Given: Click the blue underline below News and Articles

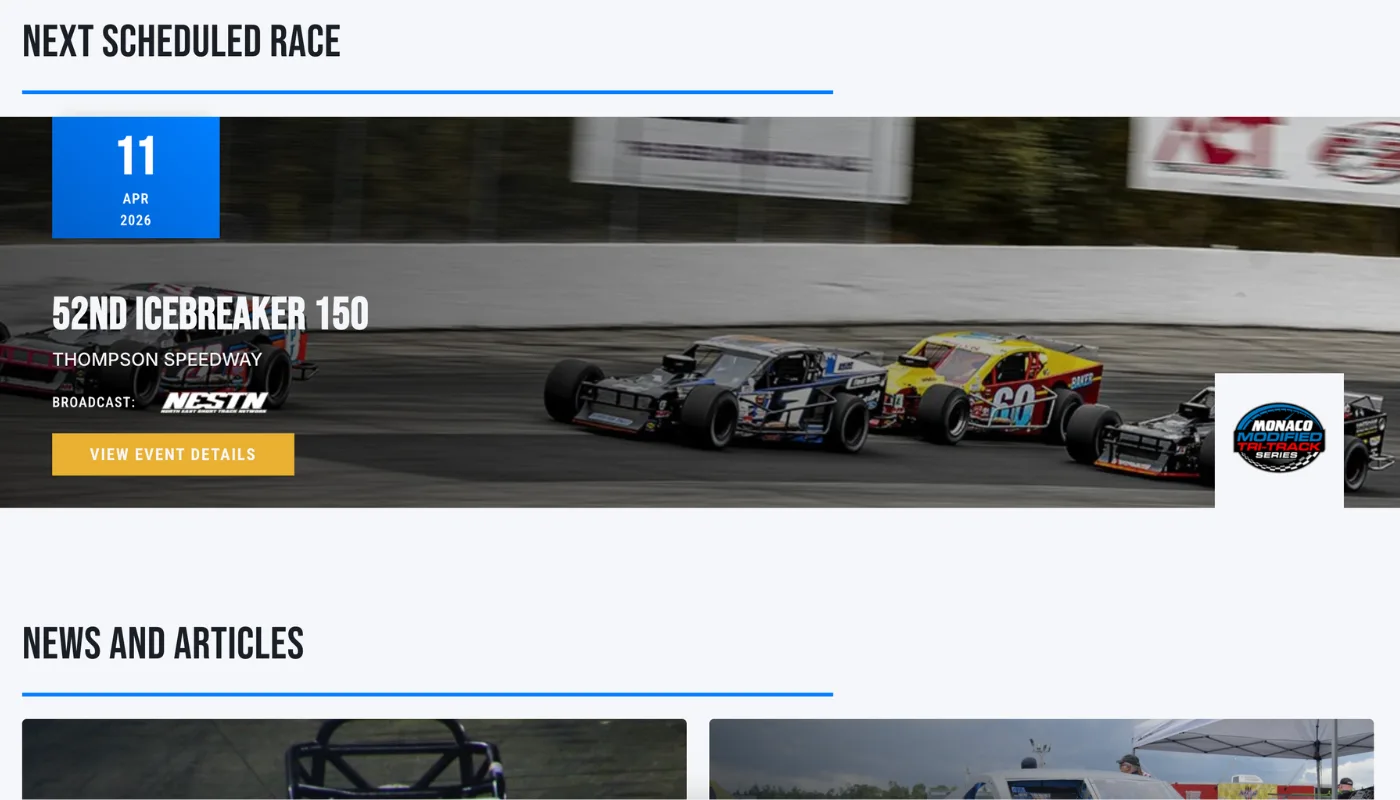Looking at the screenshot, I should point(428,692).
